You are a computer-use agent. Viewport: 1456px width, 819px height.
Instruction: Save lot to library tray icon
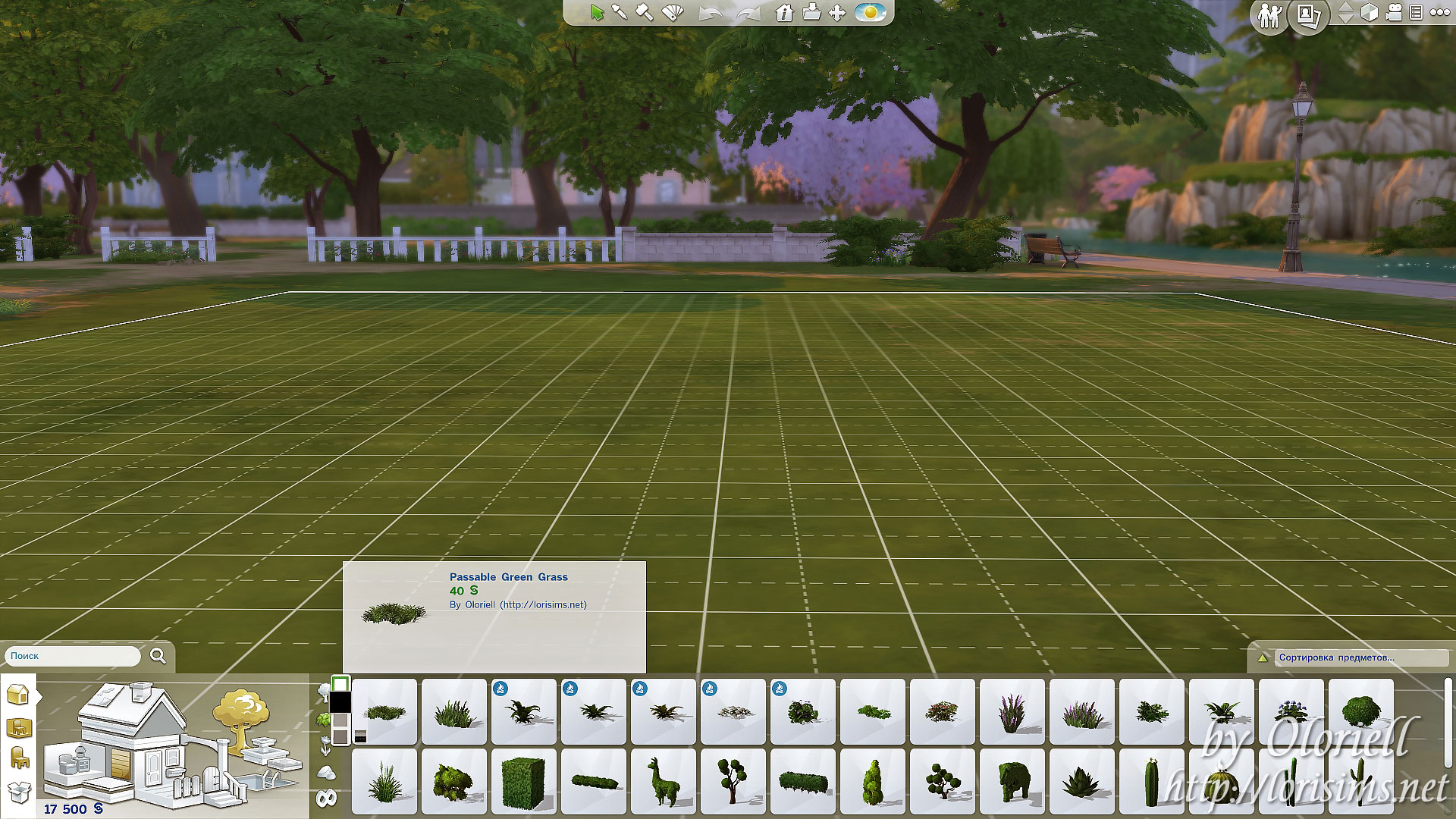coord(811,13)
